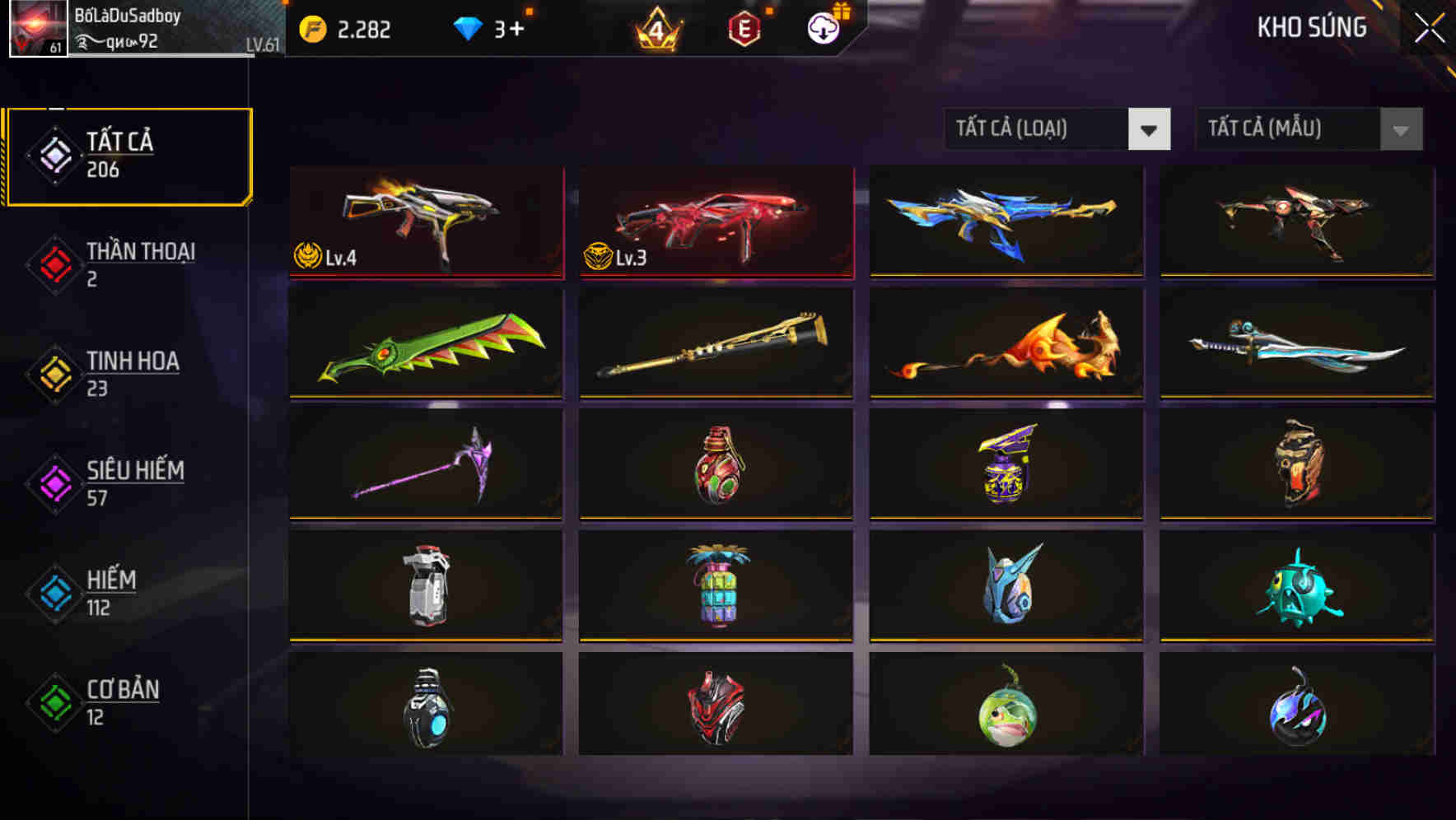Click the cloud download gift icon
Image resolution: width=1456 pixels, height=820 pixels.
823,29
